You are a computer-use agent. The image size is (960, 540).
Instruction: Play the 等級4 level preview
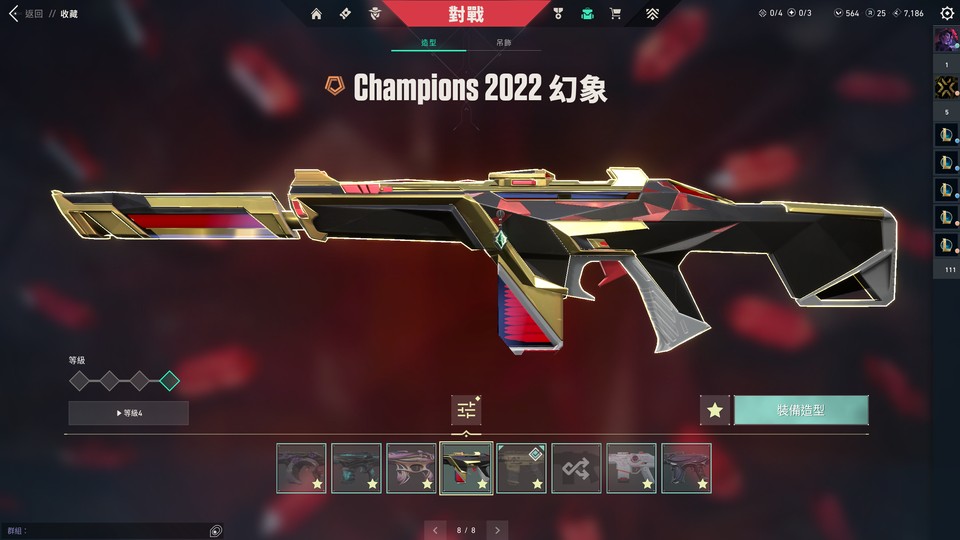pyautogui.click(x=128, y=413)
